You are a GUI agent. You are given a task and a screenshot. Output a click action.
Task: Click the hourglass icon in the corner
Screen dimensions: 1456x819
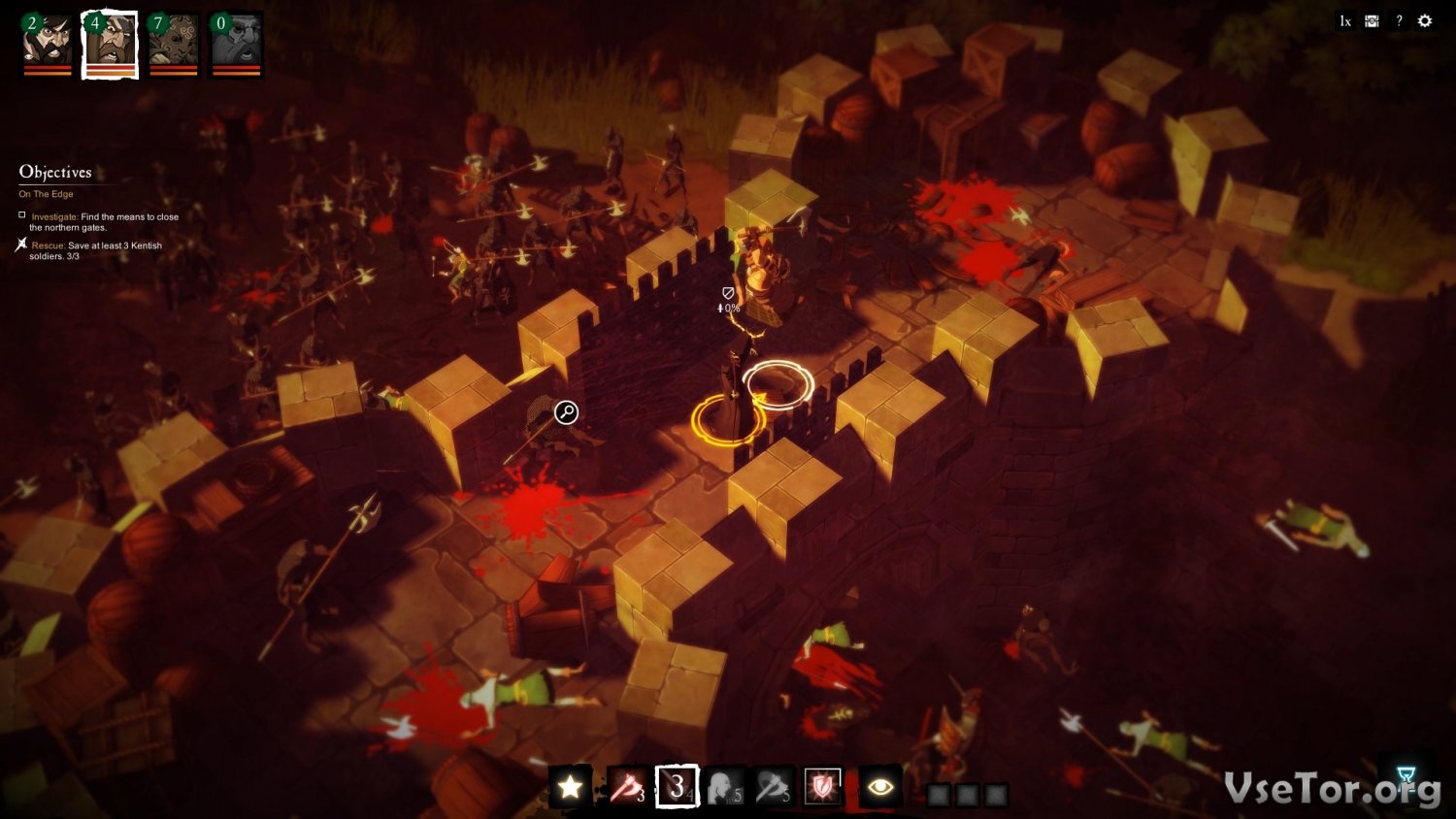click(x=1406, y=774)
